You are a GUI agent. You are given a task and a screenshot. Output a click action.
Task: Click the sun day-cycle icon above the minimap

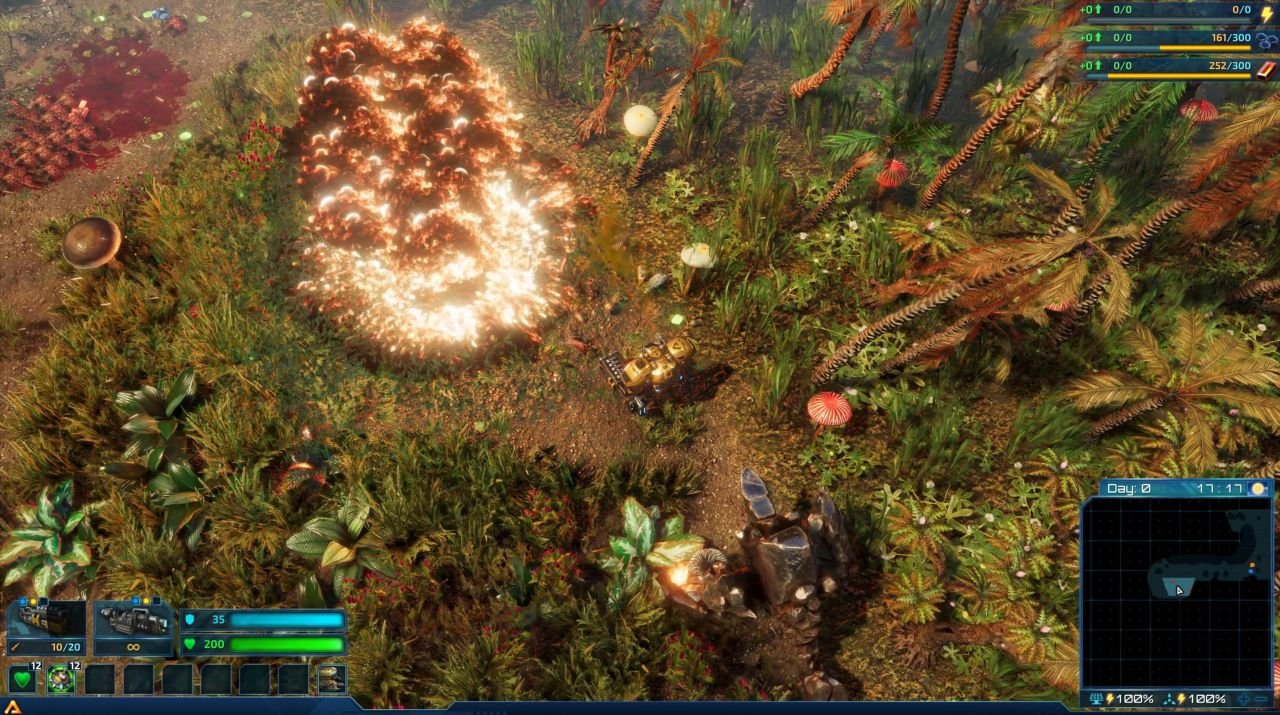click(x=1258, y=488)
